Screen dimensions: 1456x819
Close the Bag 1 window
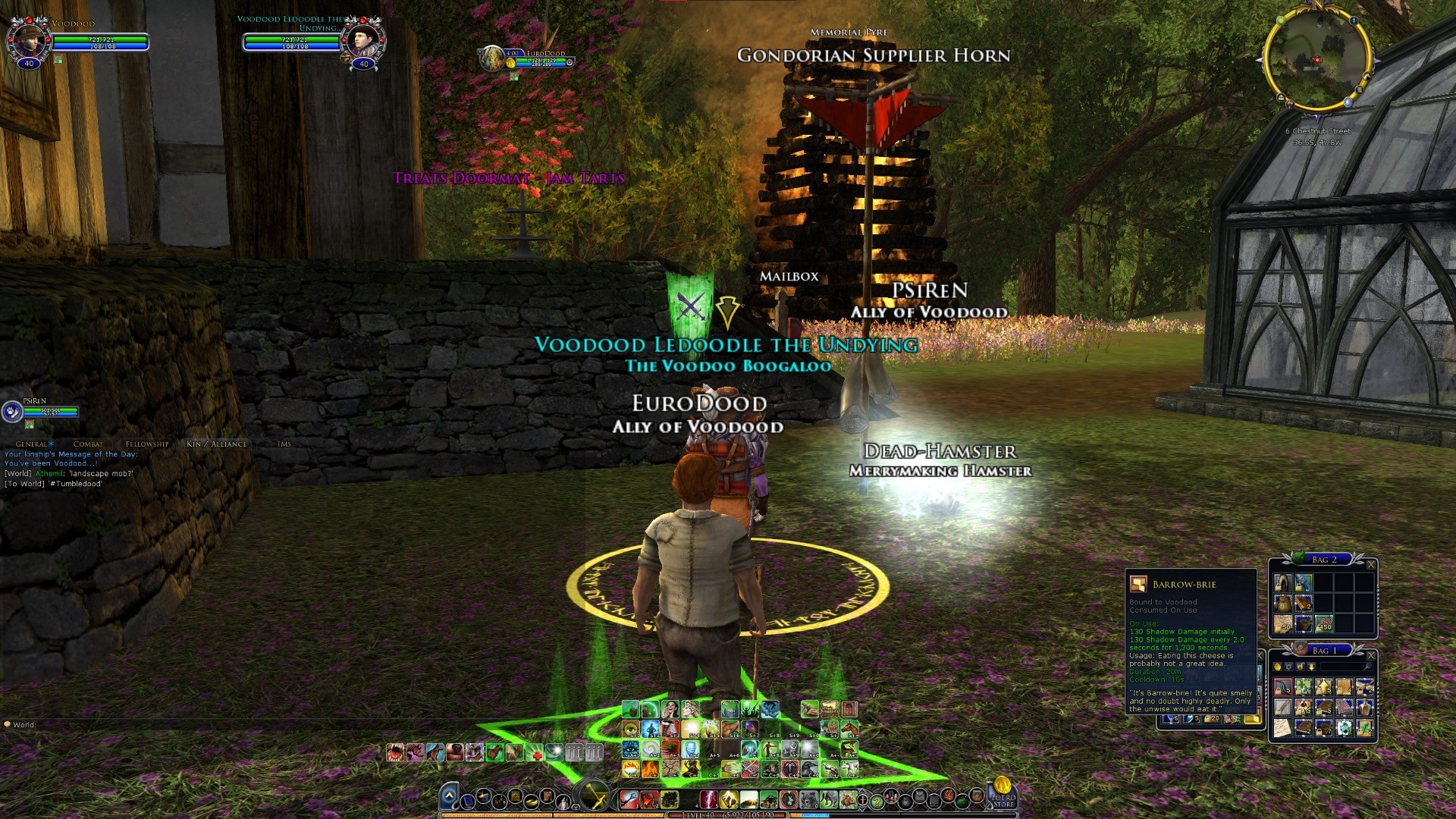coord(1370,655)
